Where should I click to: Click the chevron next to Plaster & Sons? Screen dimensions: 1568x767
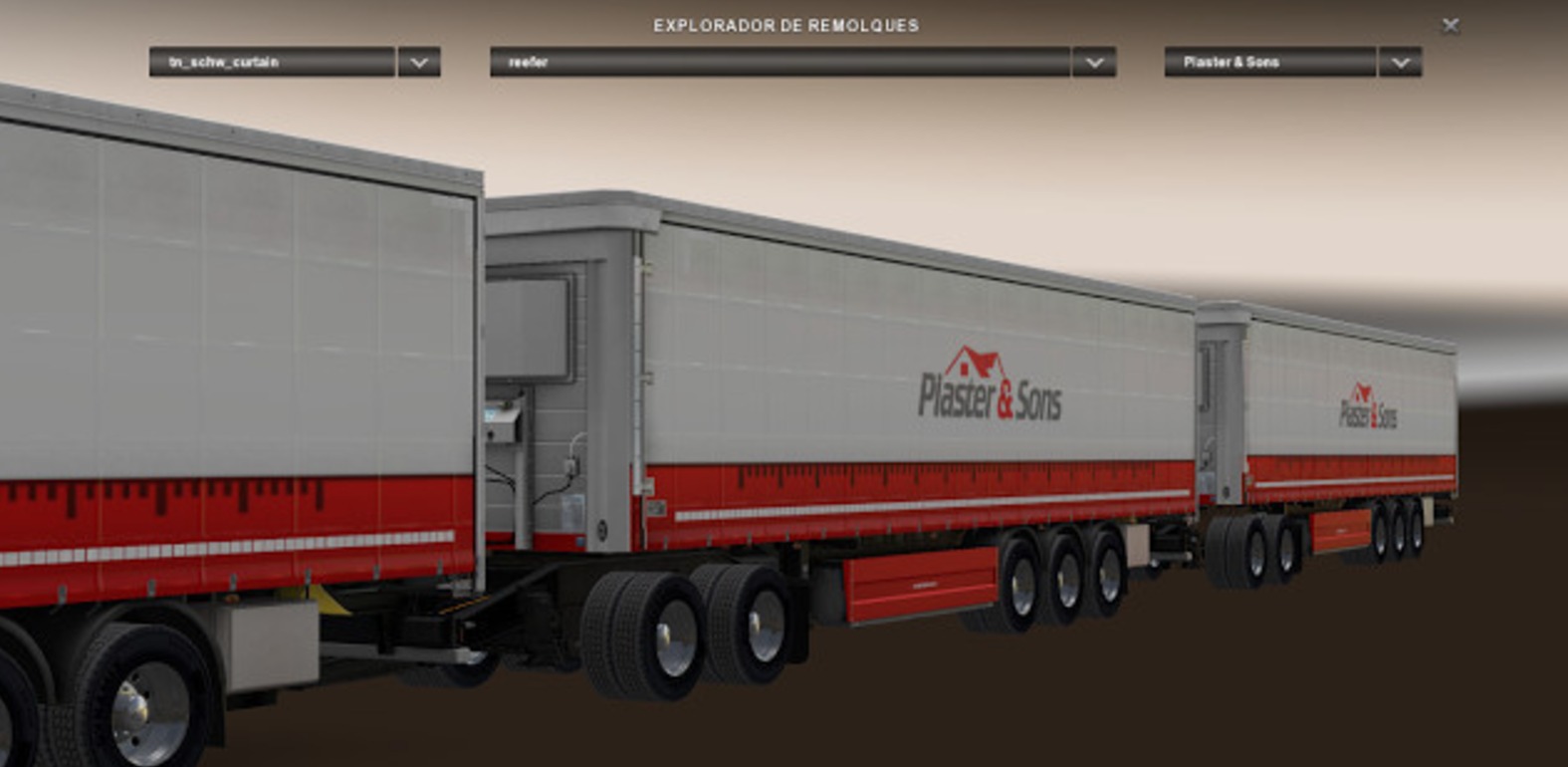(1399, 63)
